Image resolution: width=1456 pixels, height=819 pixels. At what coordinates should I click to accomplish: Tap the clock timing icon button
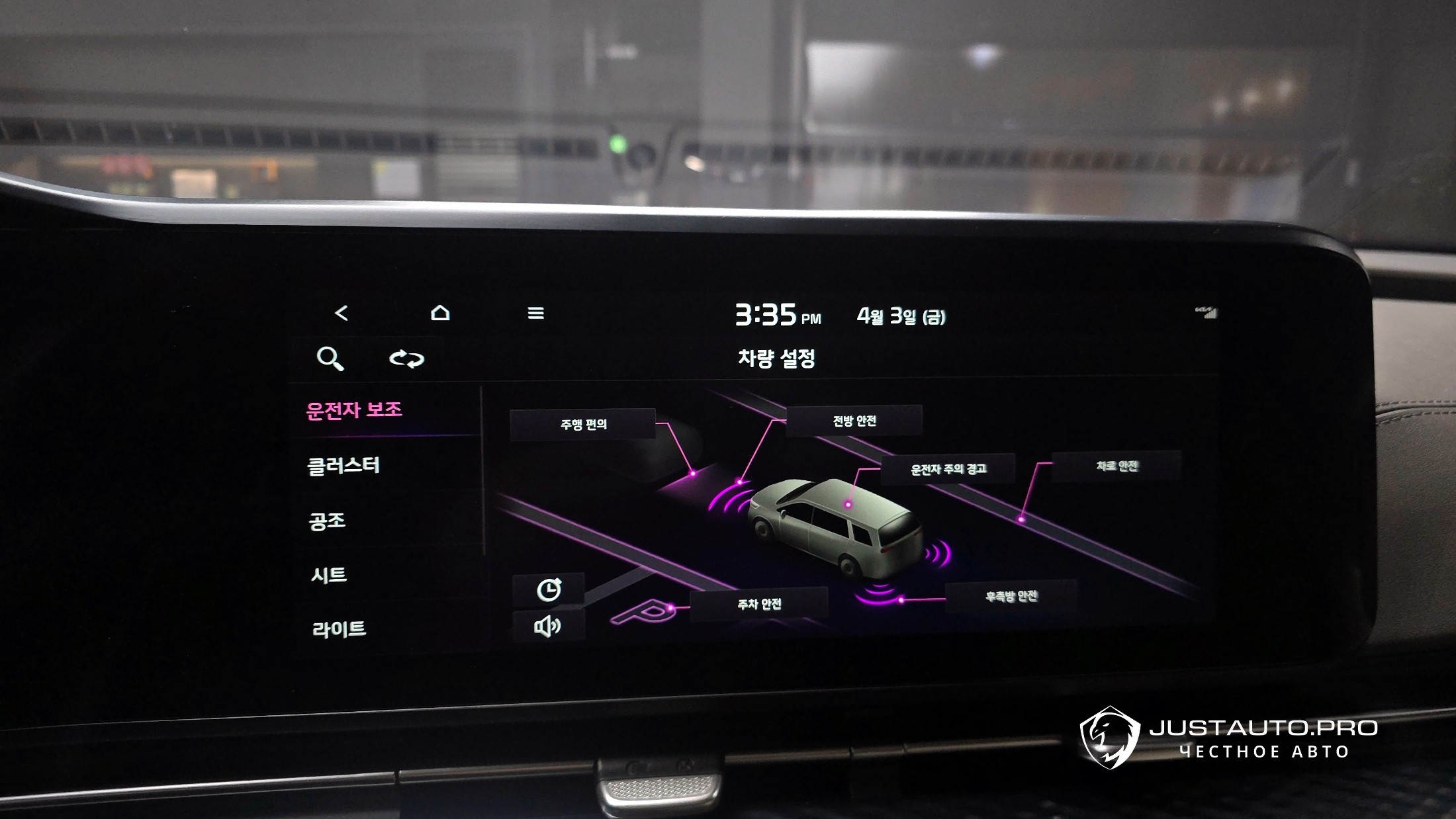(x=549, y=589)
